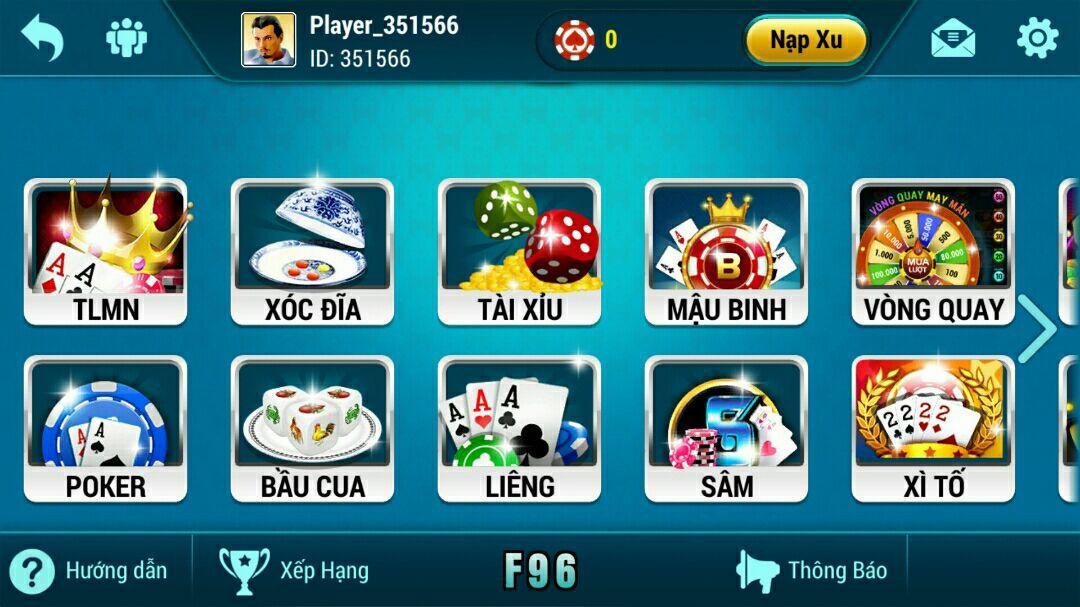Tap the Nạp Xu top-up button
This screenshot has width=1080, height=607.
click(x=805, y=40)
